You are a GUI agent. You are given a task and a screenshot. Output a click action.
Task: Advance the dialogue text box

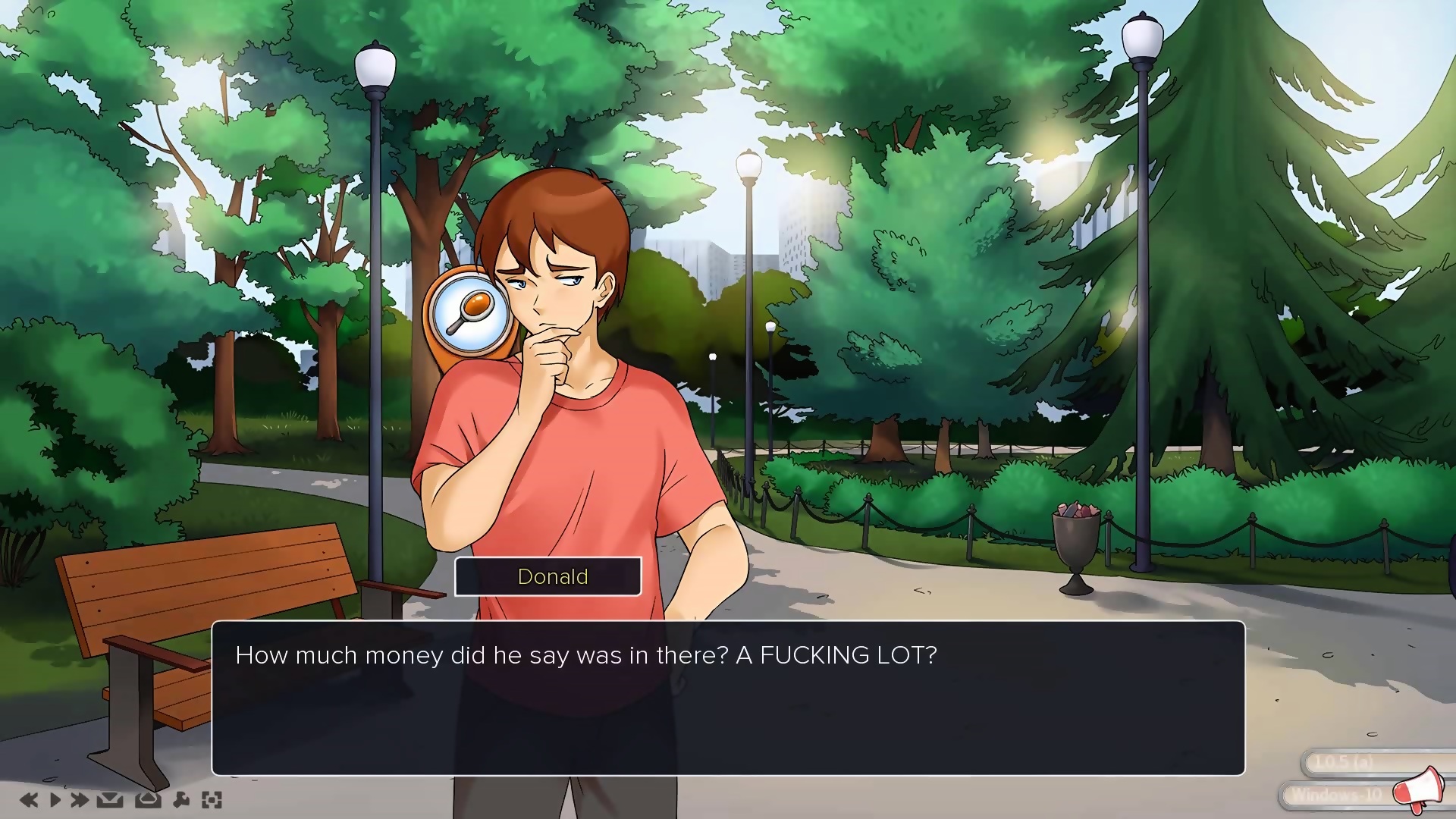728,698
